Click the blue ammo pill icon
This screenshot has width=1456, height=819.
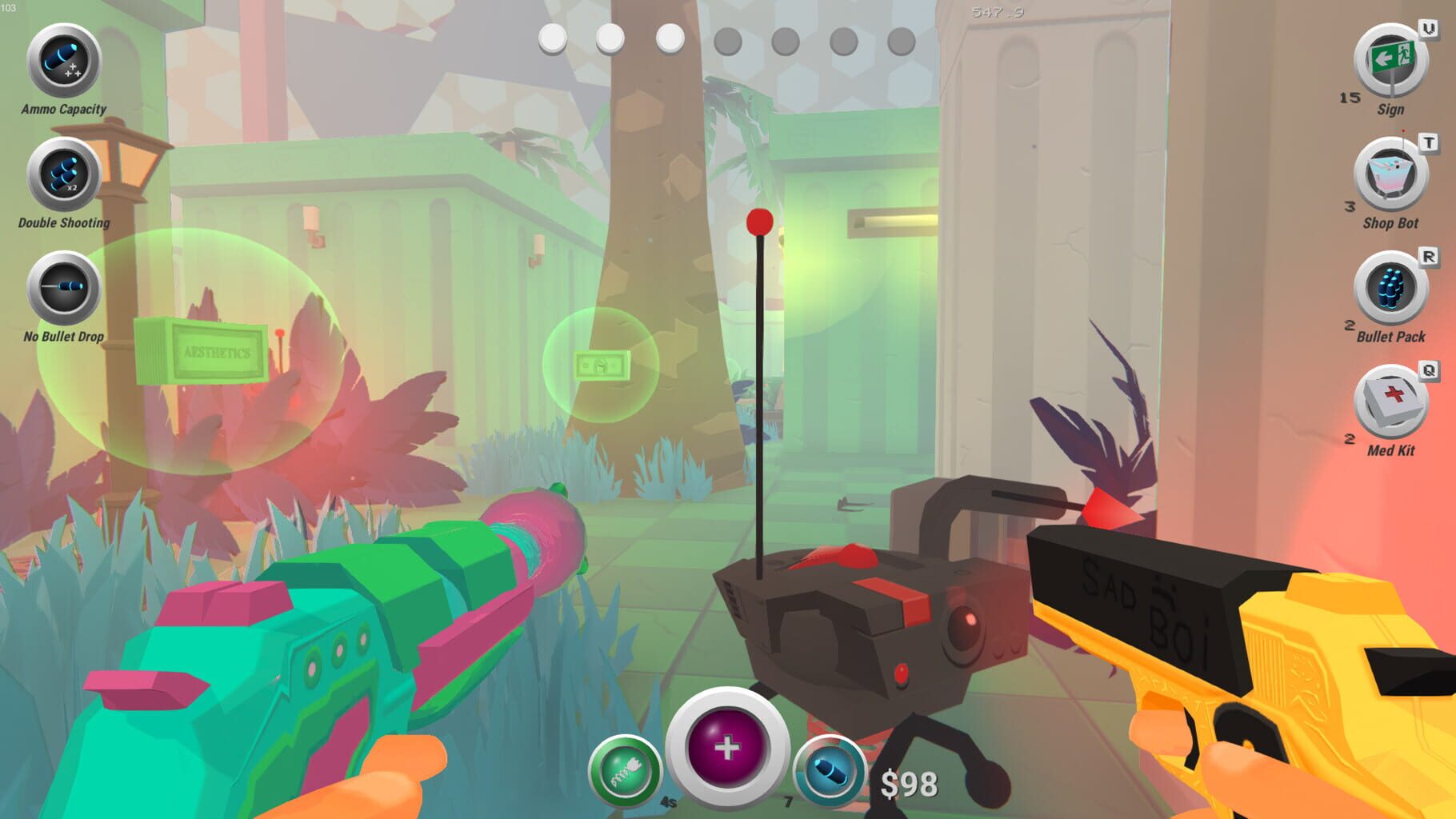(x=829, y=768)
